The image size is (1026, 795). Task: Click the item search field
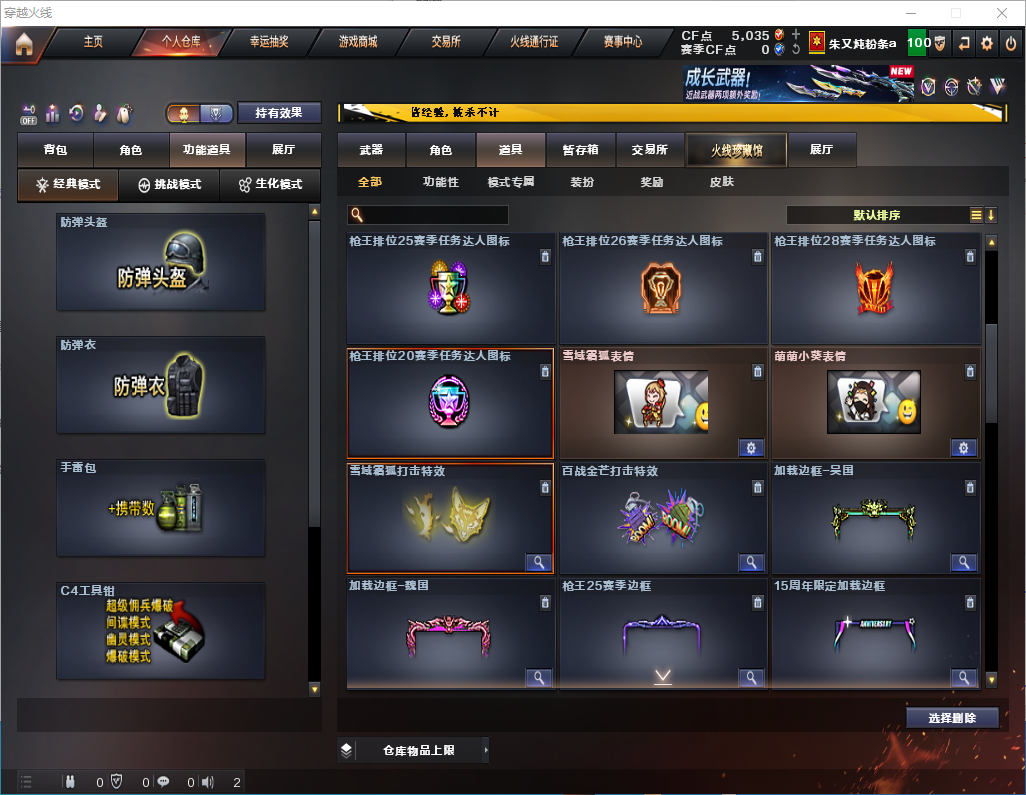click(x=434, y=215)
